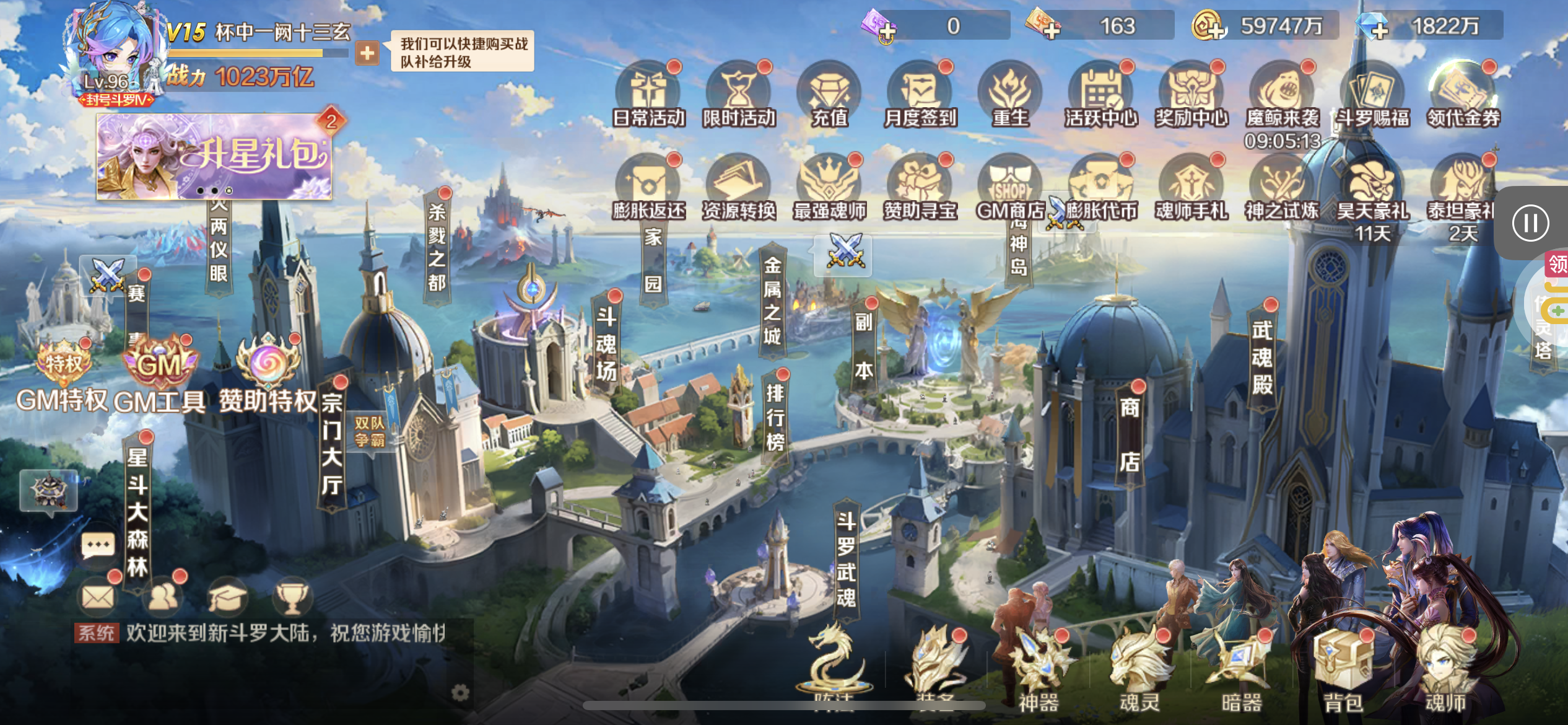Enter the 商店 store building label
This screenshot has height=725, width=1568.
1130,434
